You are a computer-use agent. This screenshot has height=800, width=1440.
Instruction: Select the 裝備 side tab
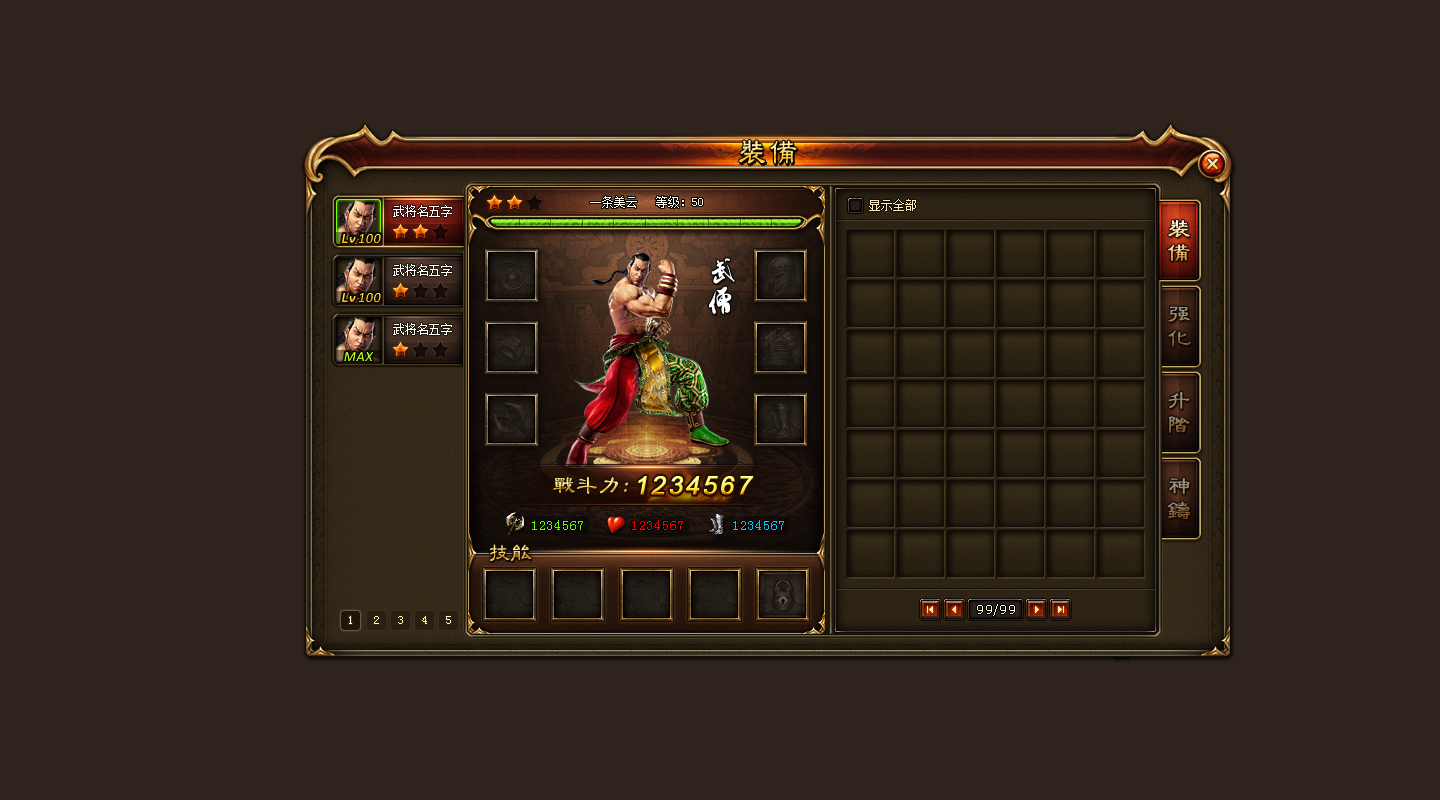(x=1180, y=241)
